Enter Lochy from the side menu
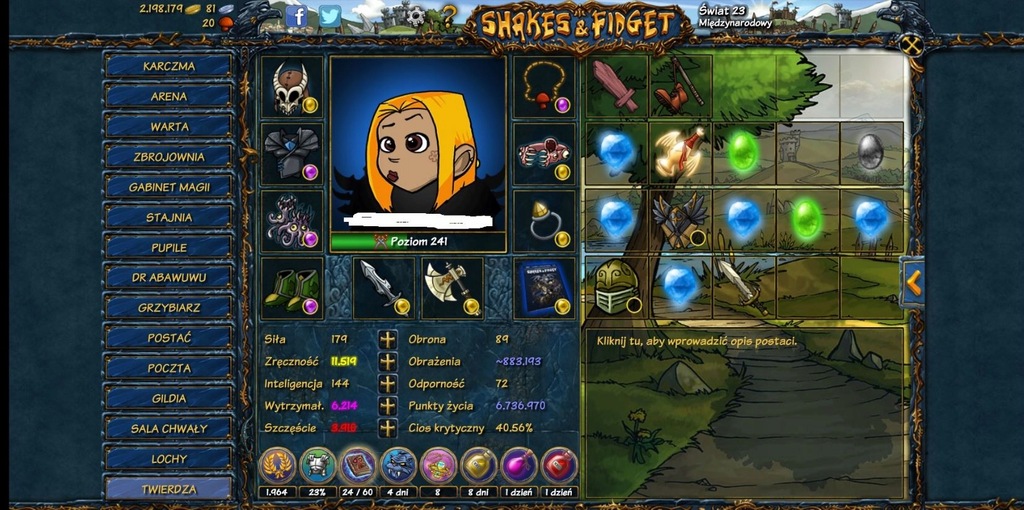The image size is (1024, 510). [169, 458]
